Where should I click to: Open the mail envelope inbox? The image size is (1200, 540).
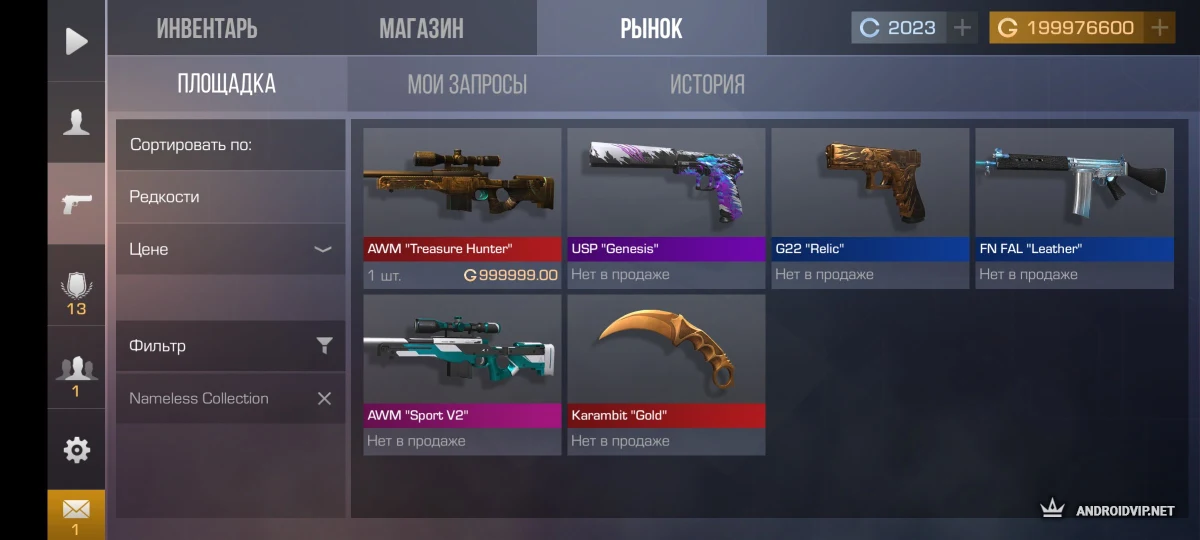(76, 510)
